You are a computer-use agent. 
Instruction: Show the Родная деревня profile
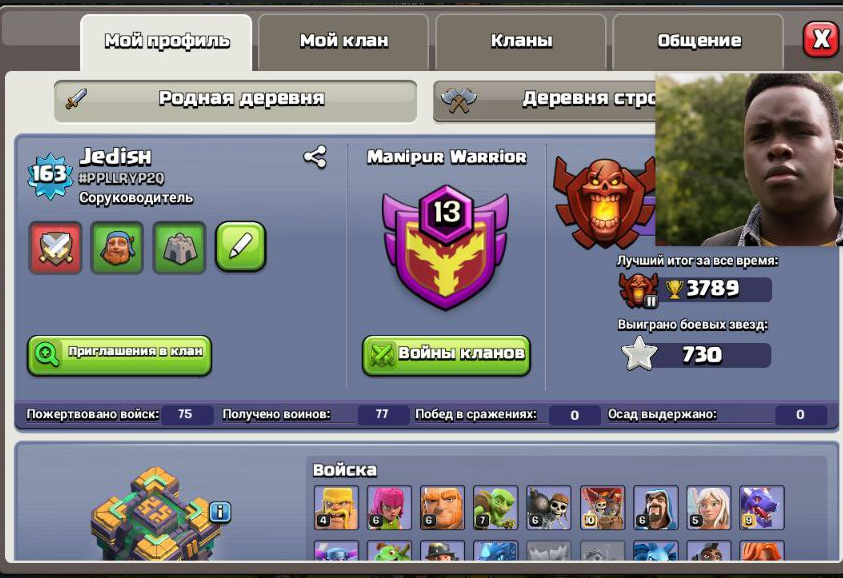[x=236, y=99]
